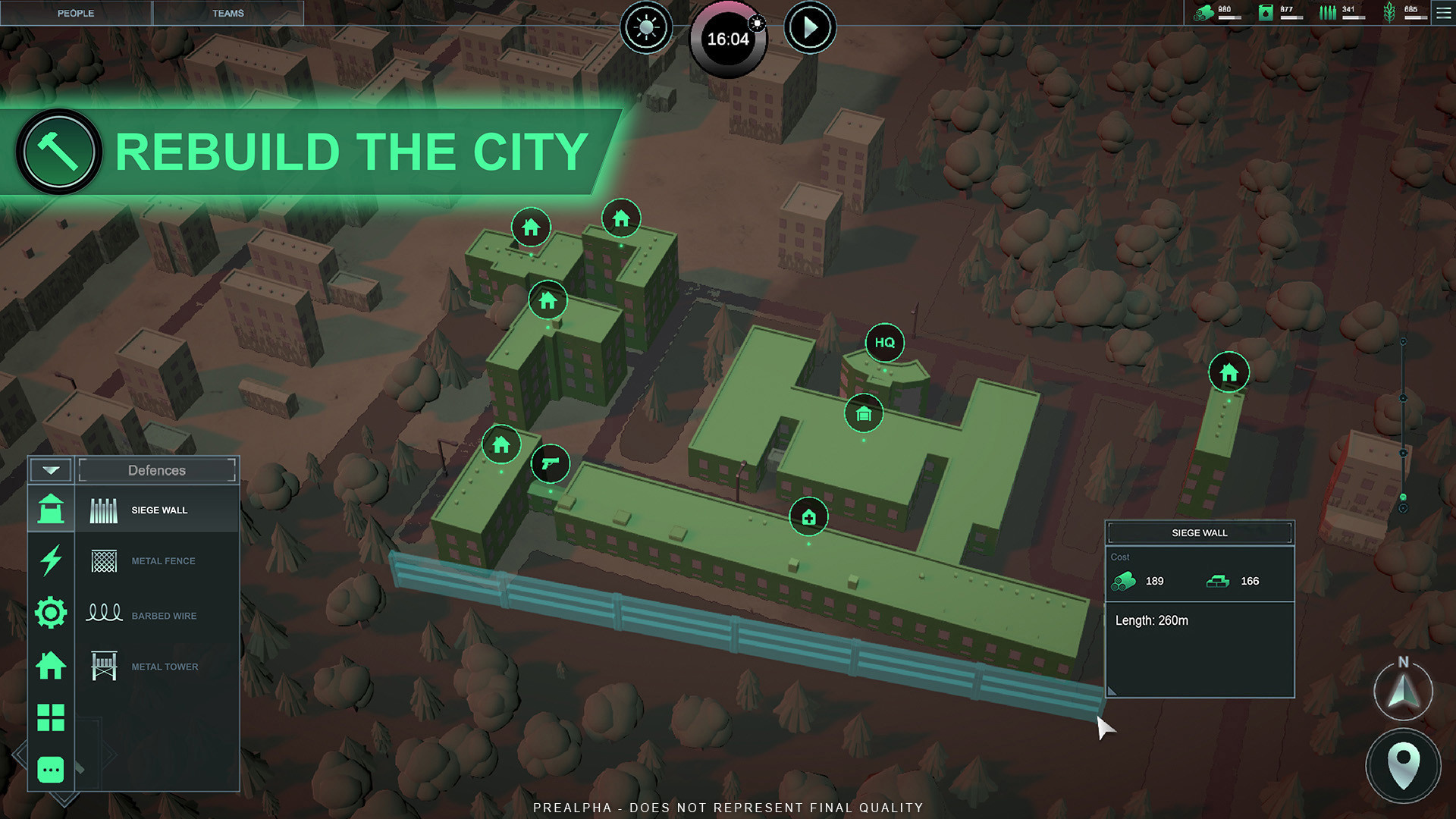Screen dimensions: 1456x819
Task: Open the lightning bolt power category
Action: 51,560
